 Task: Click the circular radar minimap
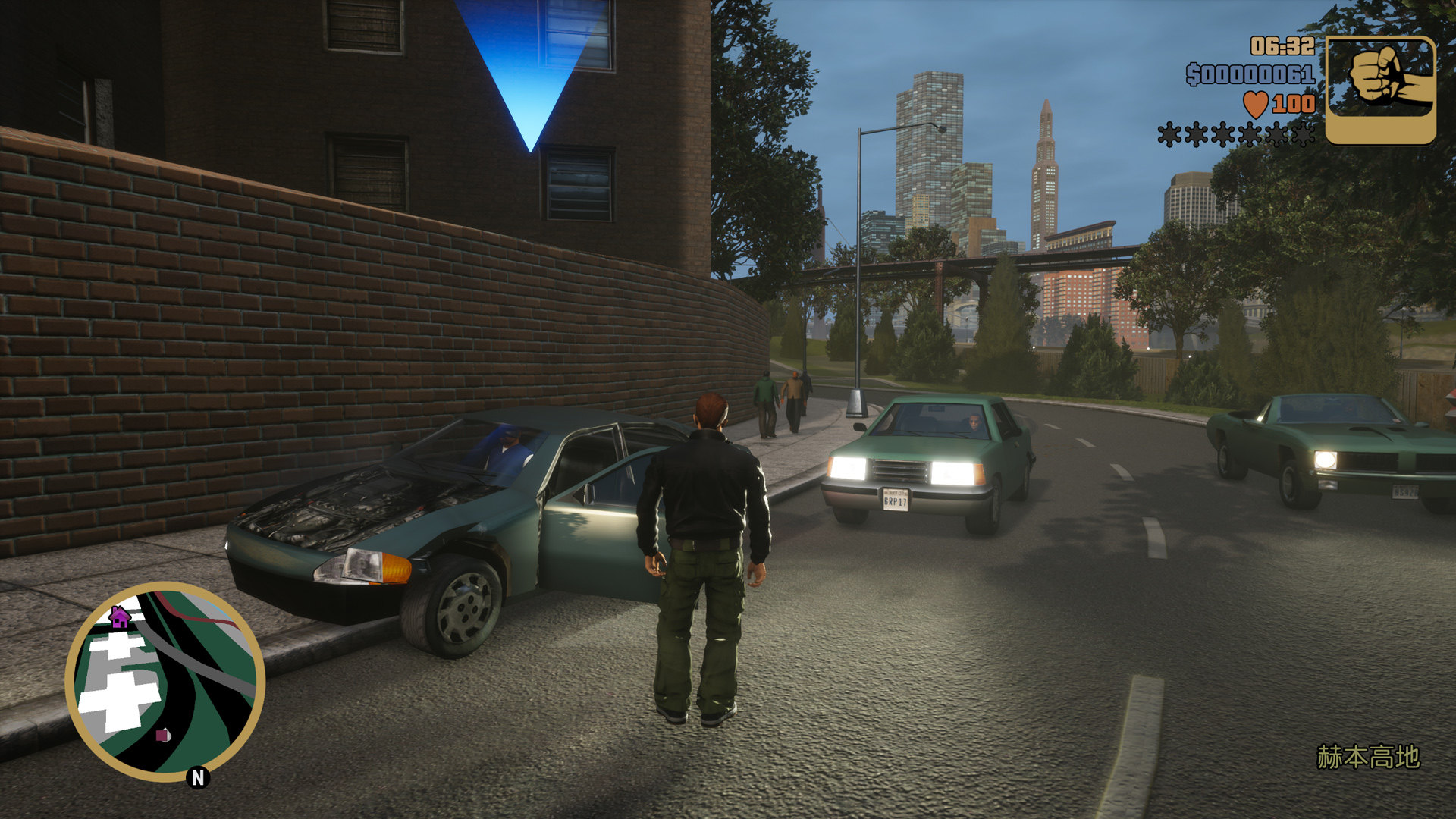(165, 682)
